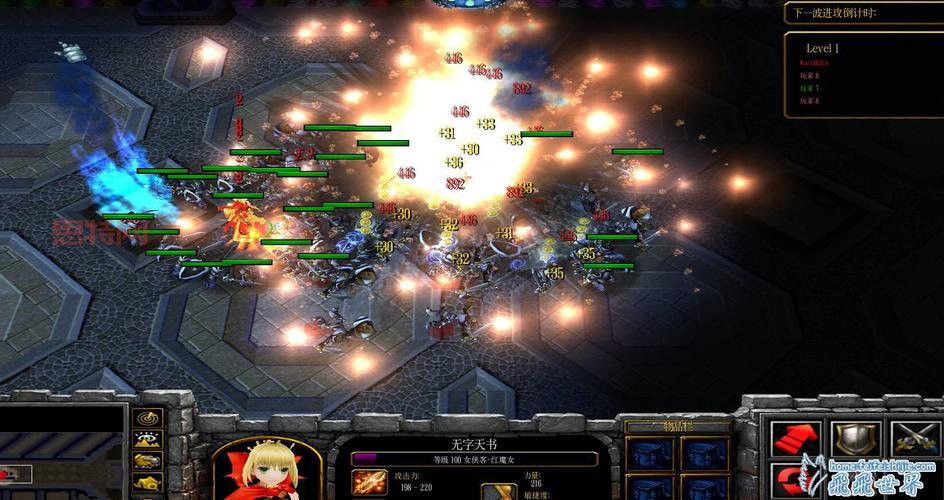Select the Move command with red arrow
Image resolution: width=944 pixels, height=500 pixels.
tap(795, 438)
